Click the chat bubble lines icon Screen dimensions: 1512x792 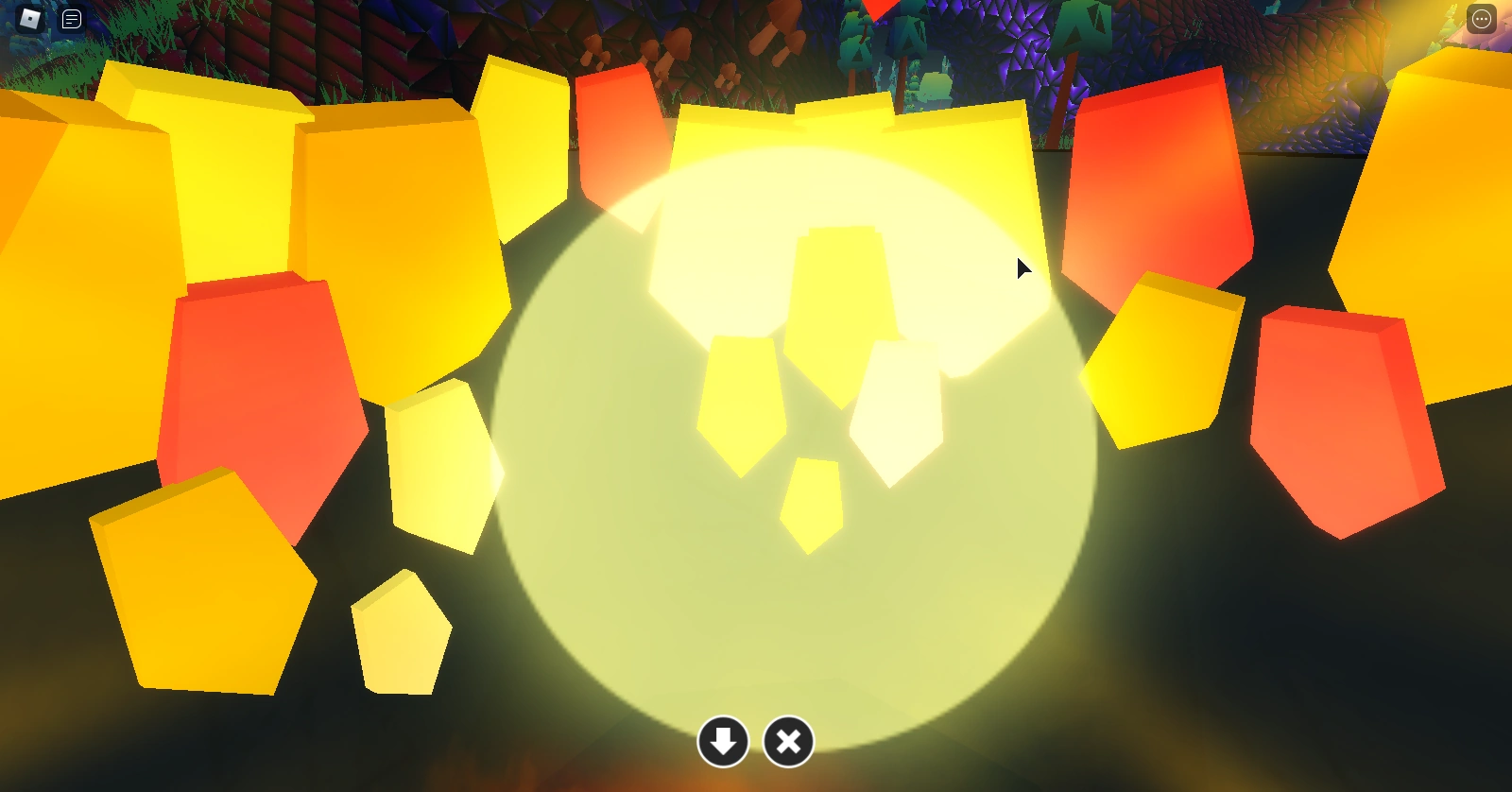tap(70, 19)
